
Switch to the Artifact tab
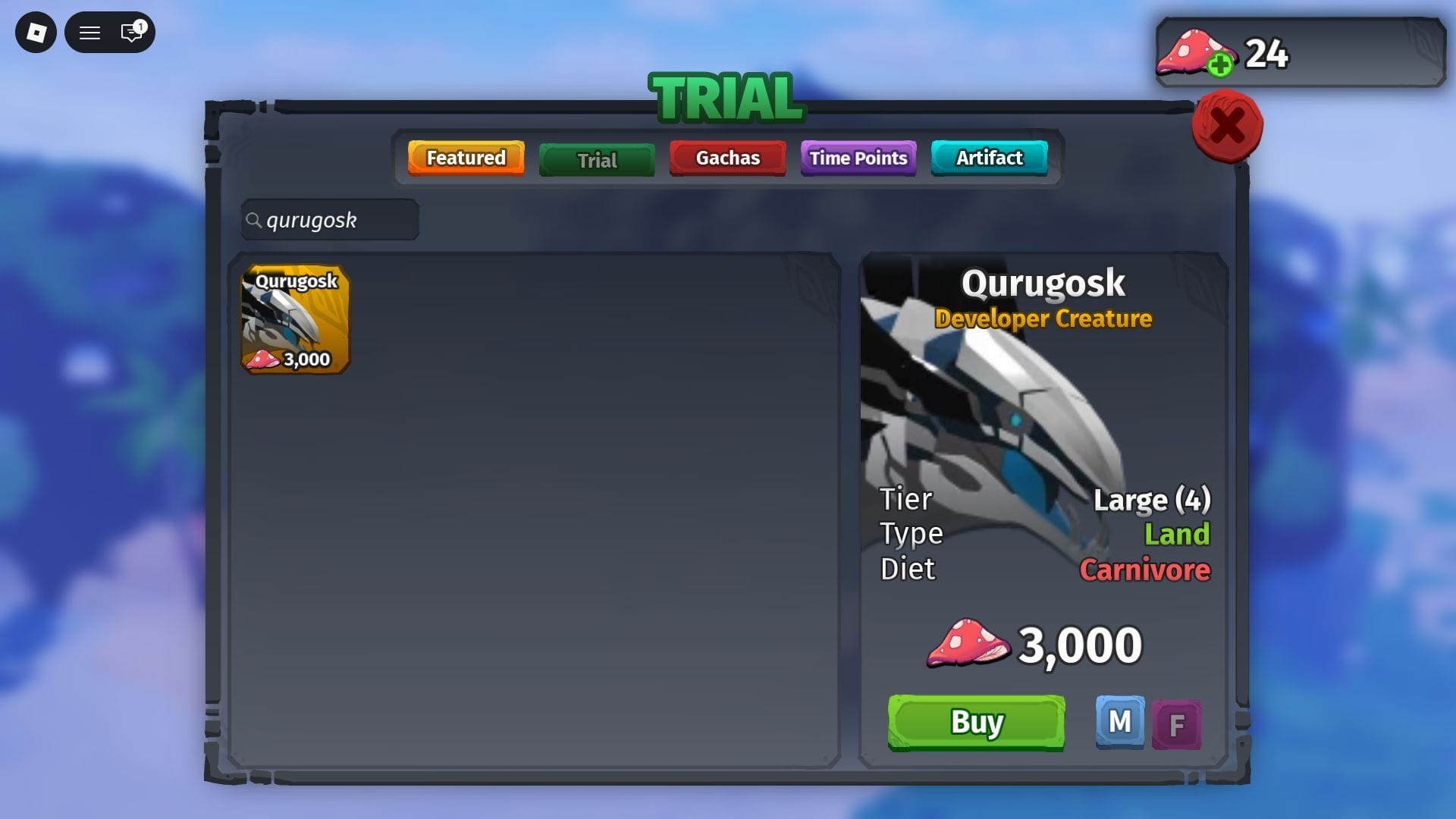tap(989, 158)
